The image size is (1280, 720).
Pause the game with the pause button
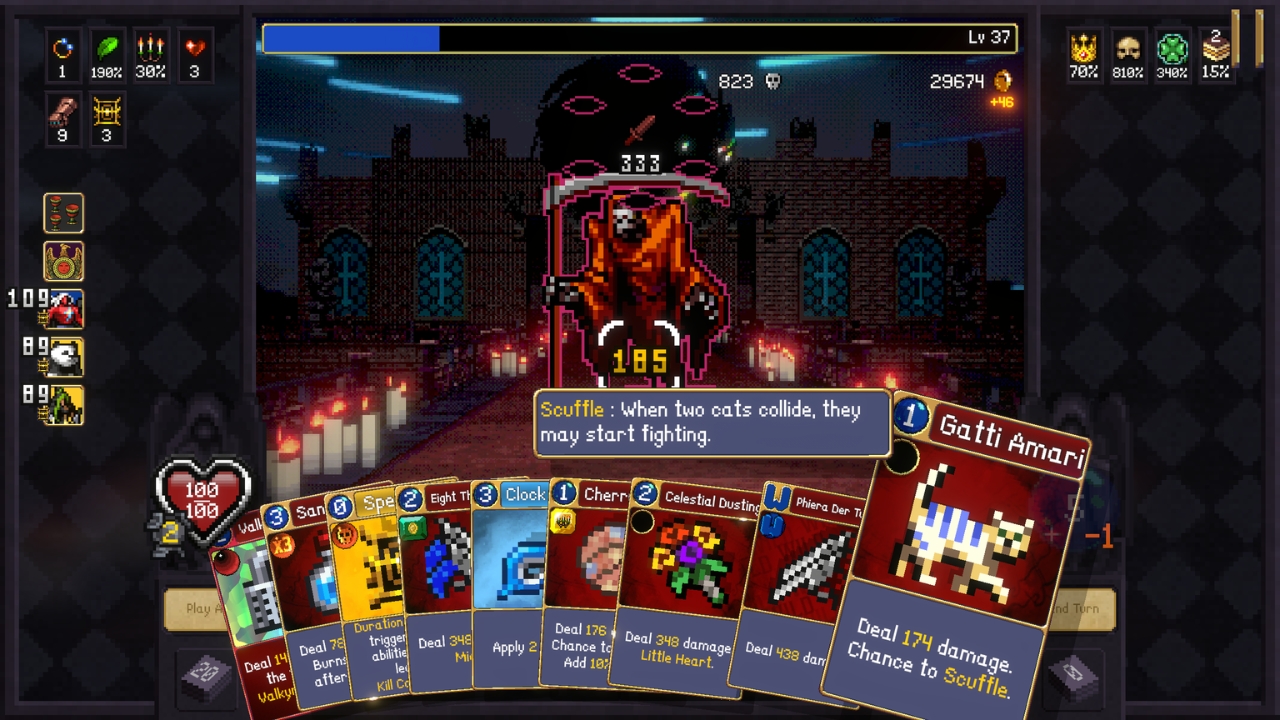[1248, 36]
